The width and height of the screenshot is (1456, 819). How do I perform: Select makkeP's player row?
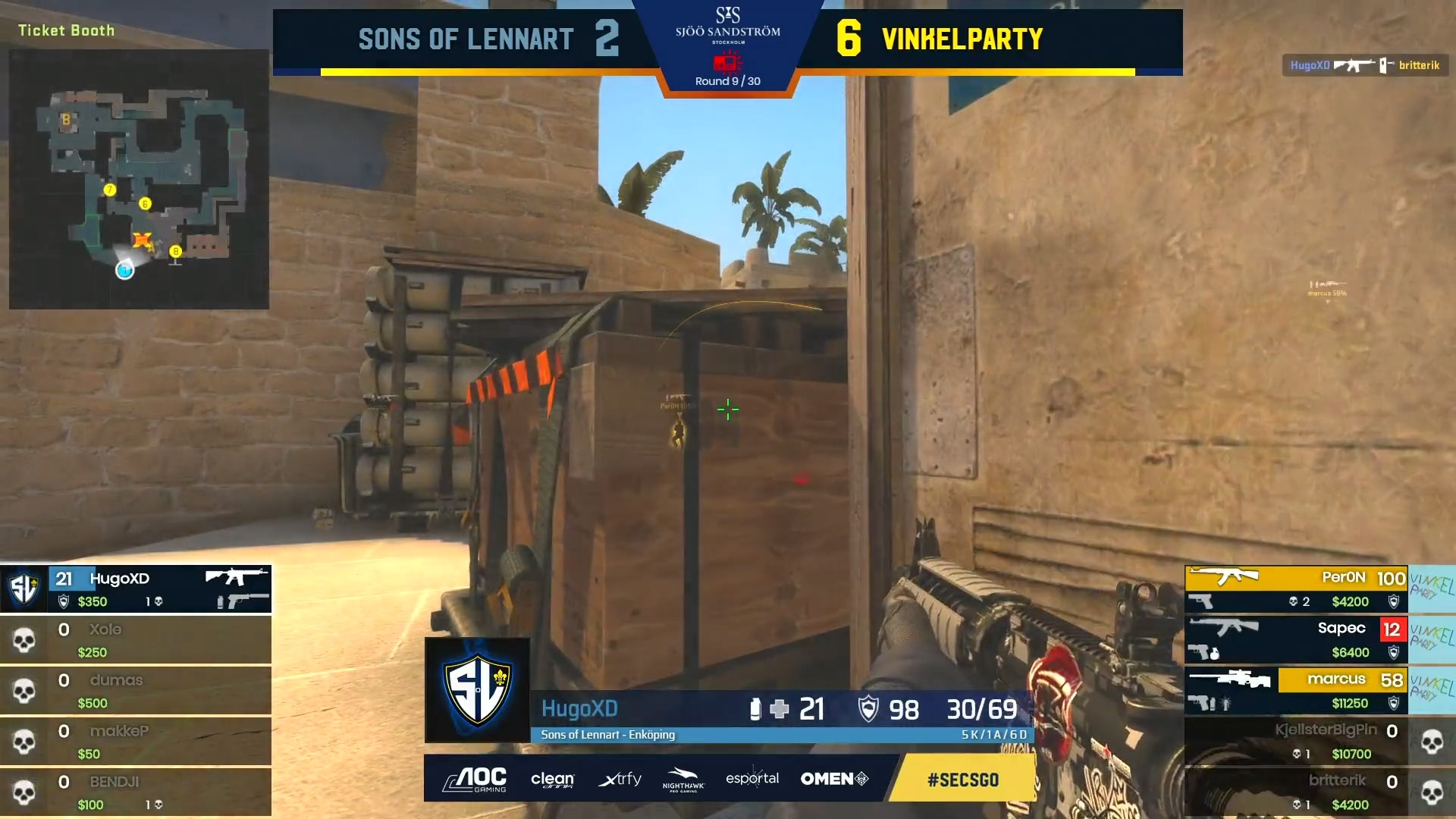coord(136,741)
